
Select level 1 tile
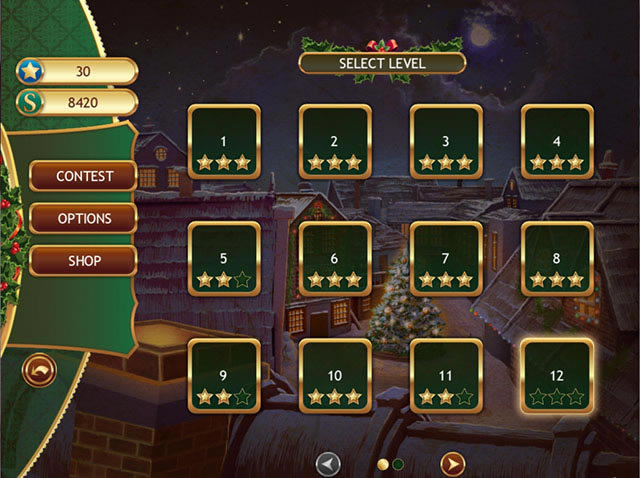224,141
